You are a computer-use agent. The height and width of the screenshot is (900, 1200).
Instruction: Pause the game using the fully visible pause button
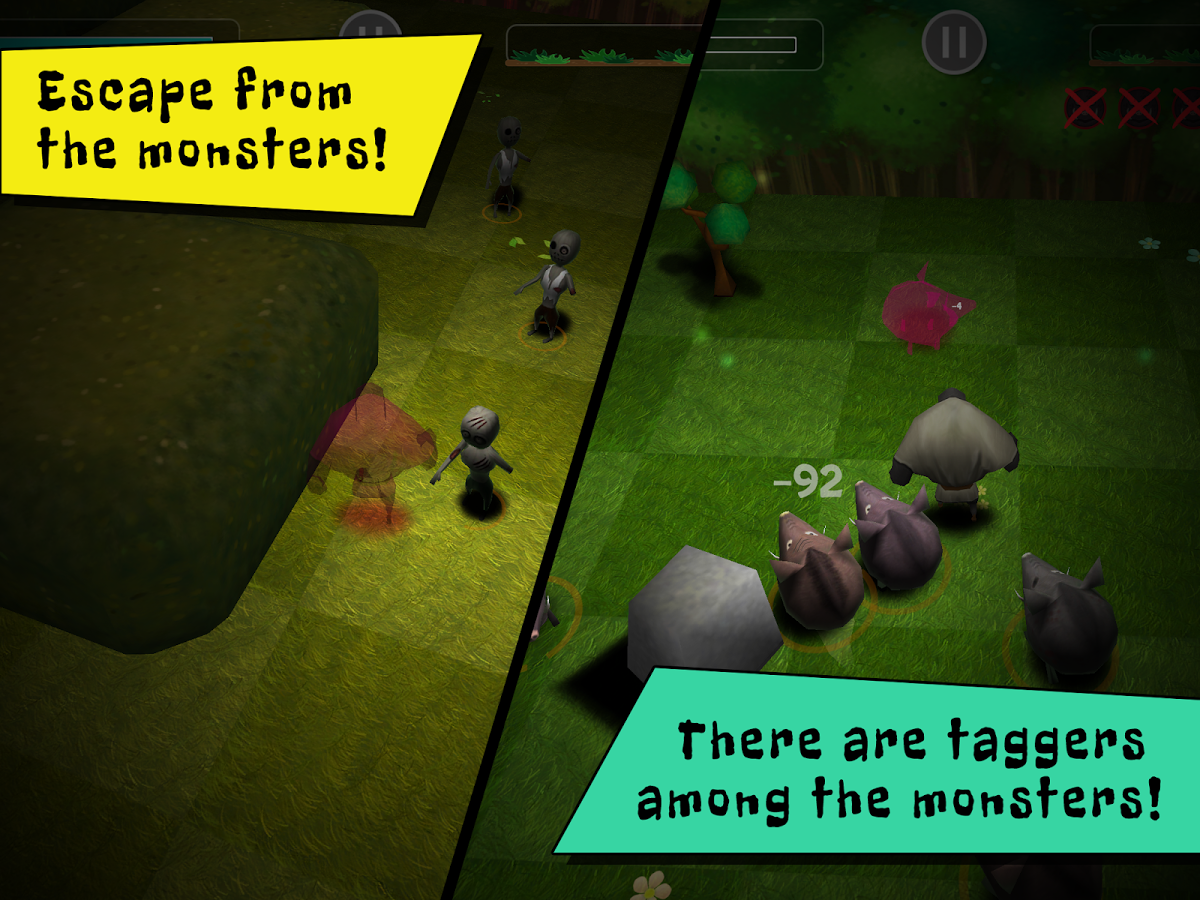point(954,42)
